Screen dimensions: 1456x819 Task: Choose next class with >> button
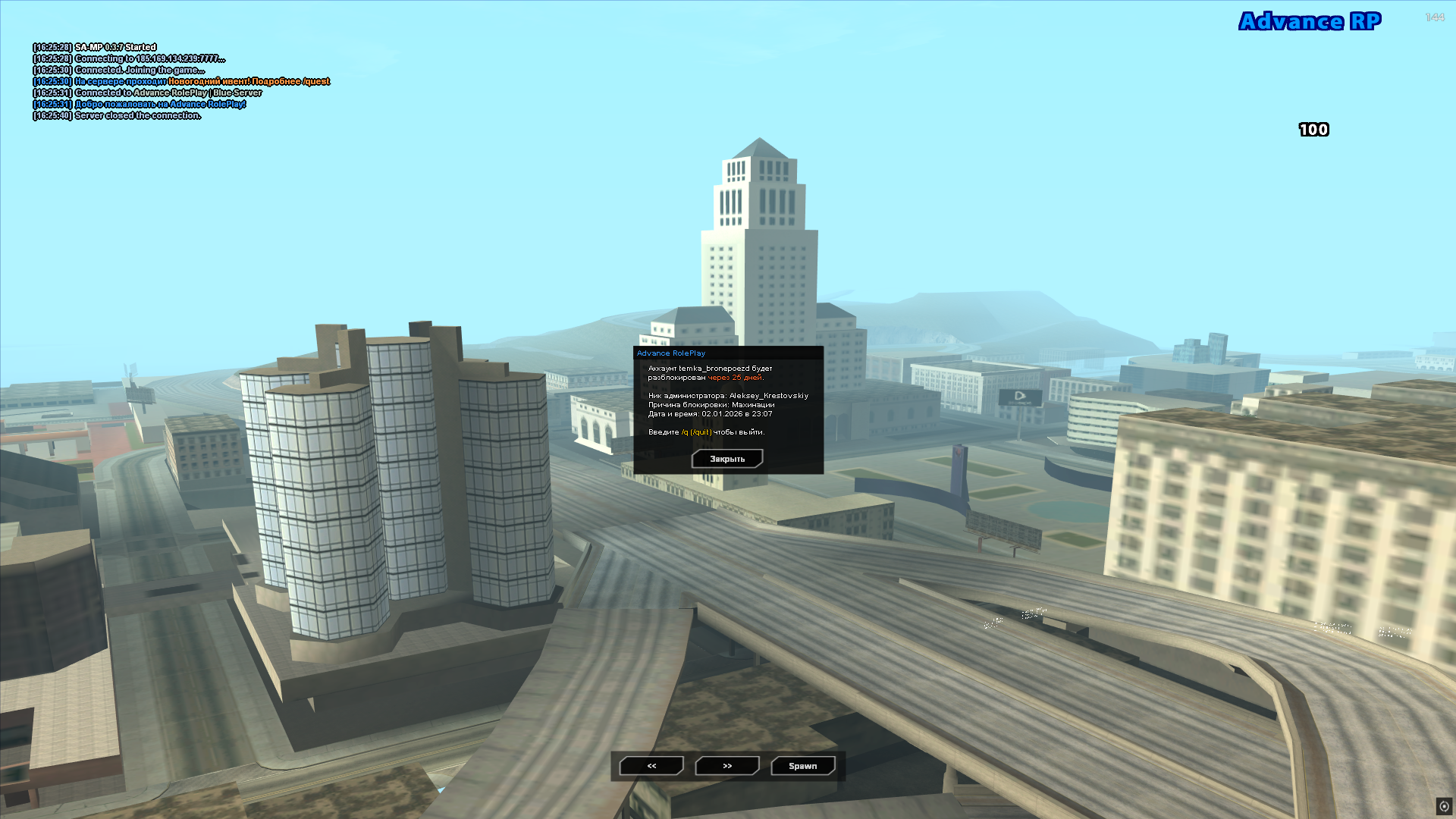727,766
